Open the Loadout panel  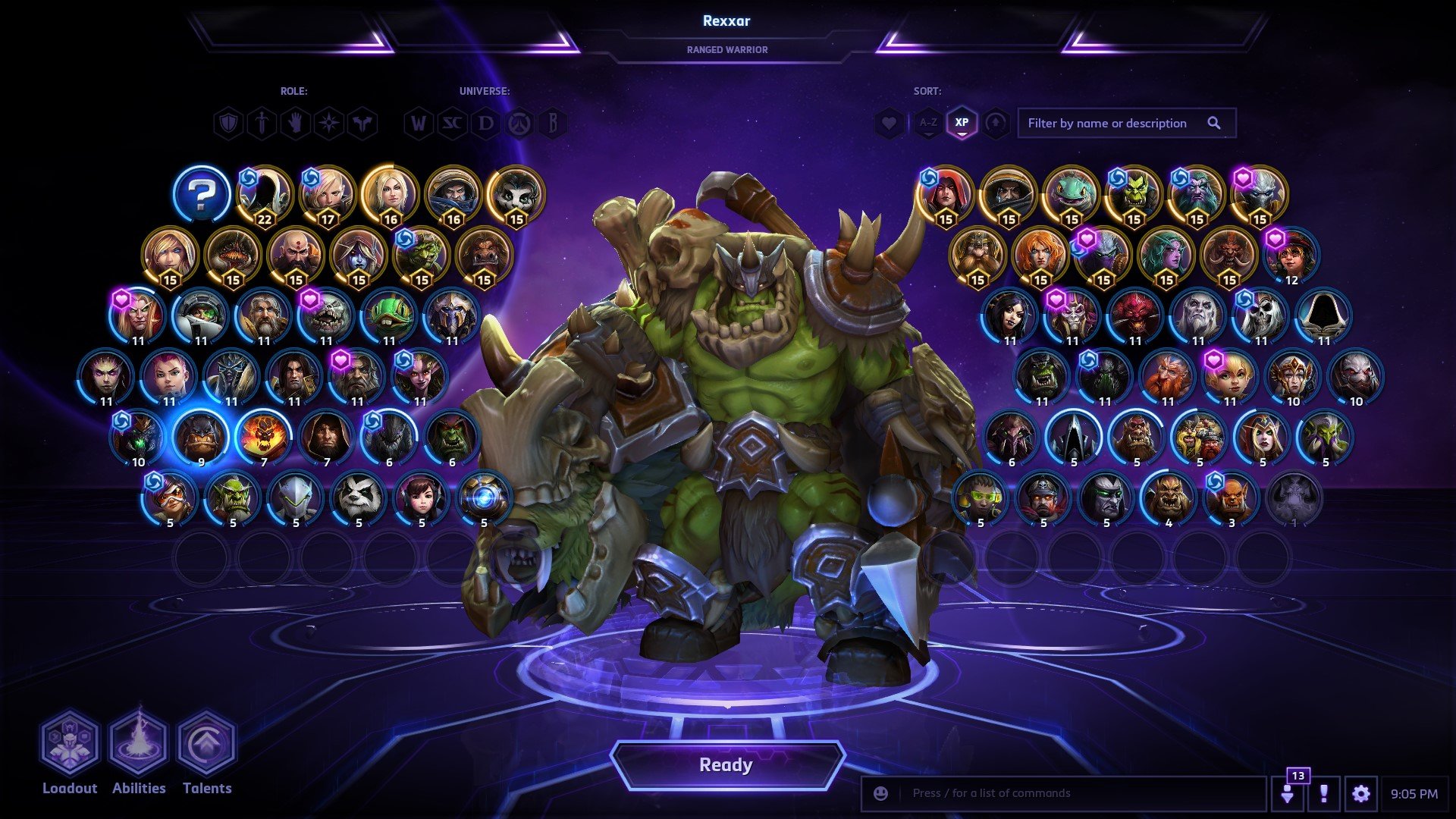pos(70,743)
